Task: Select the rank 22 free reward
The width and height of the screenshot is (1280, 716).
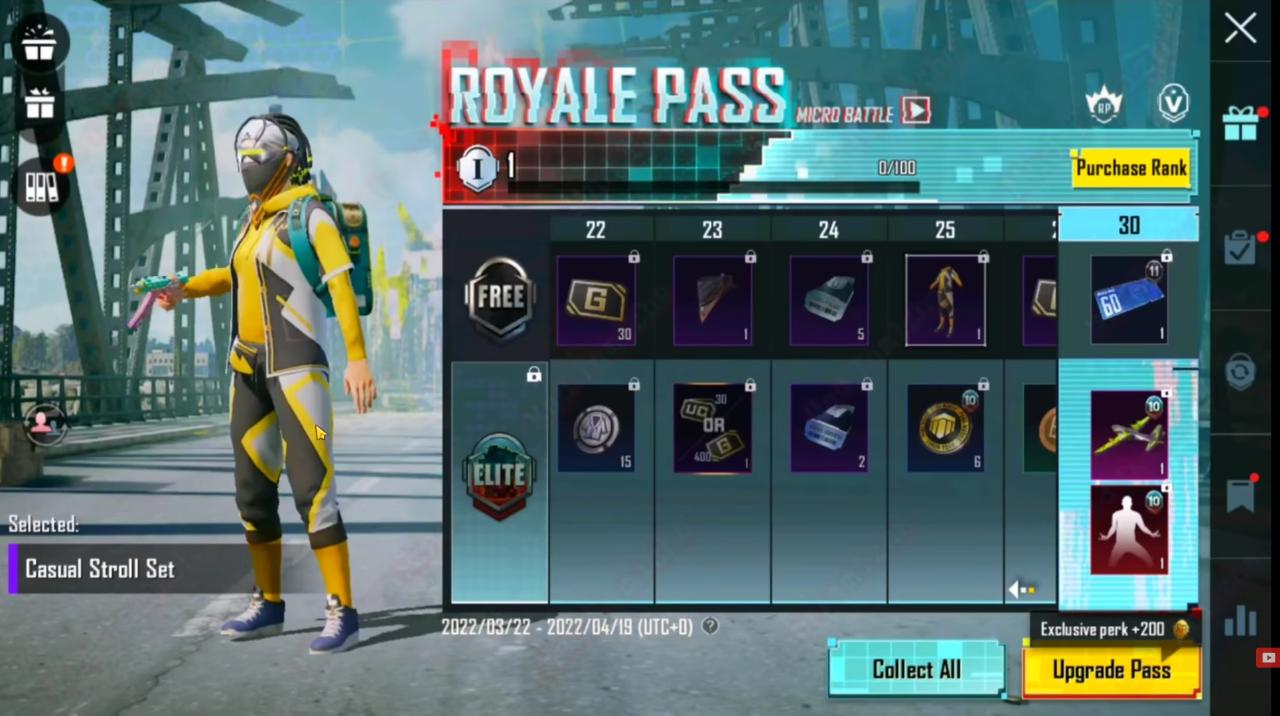Action: click(x=595, y=300)
